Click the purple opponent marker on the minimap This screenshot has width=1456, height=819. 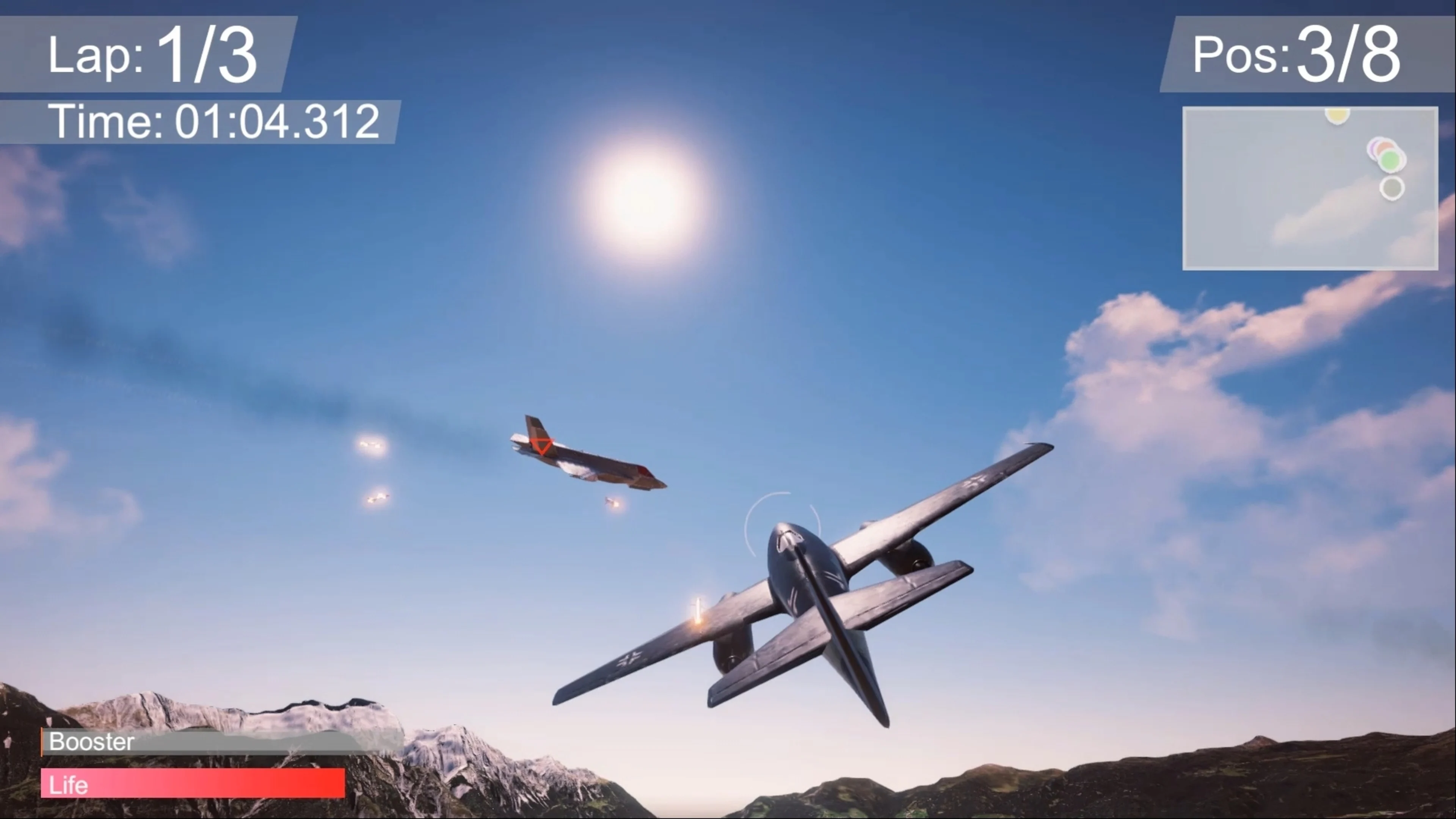coord(1372,148)
